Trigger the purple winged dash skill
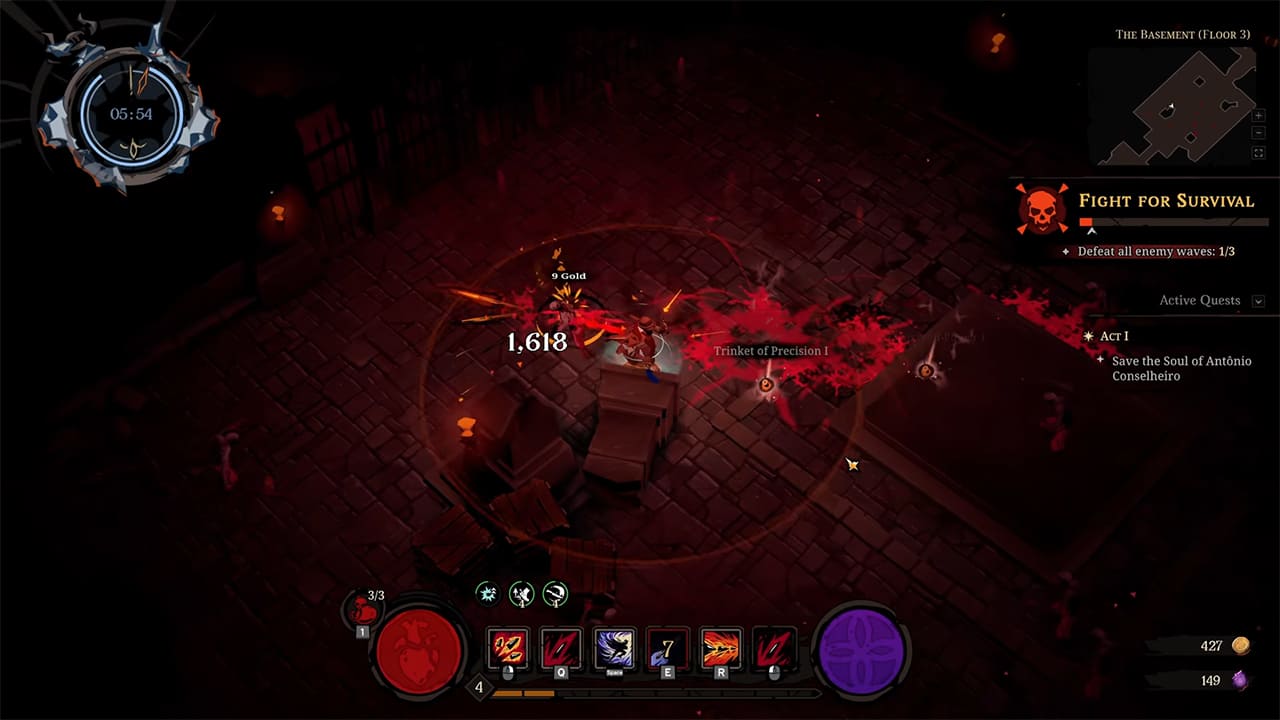 click(x=614, y=648)
